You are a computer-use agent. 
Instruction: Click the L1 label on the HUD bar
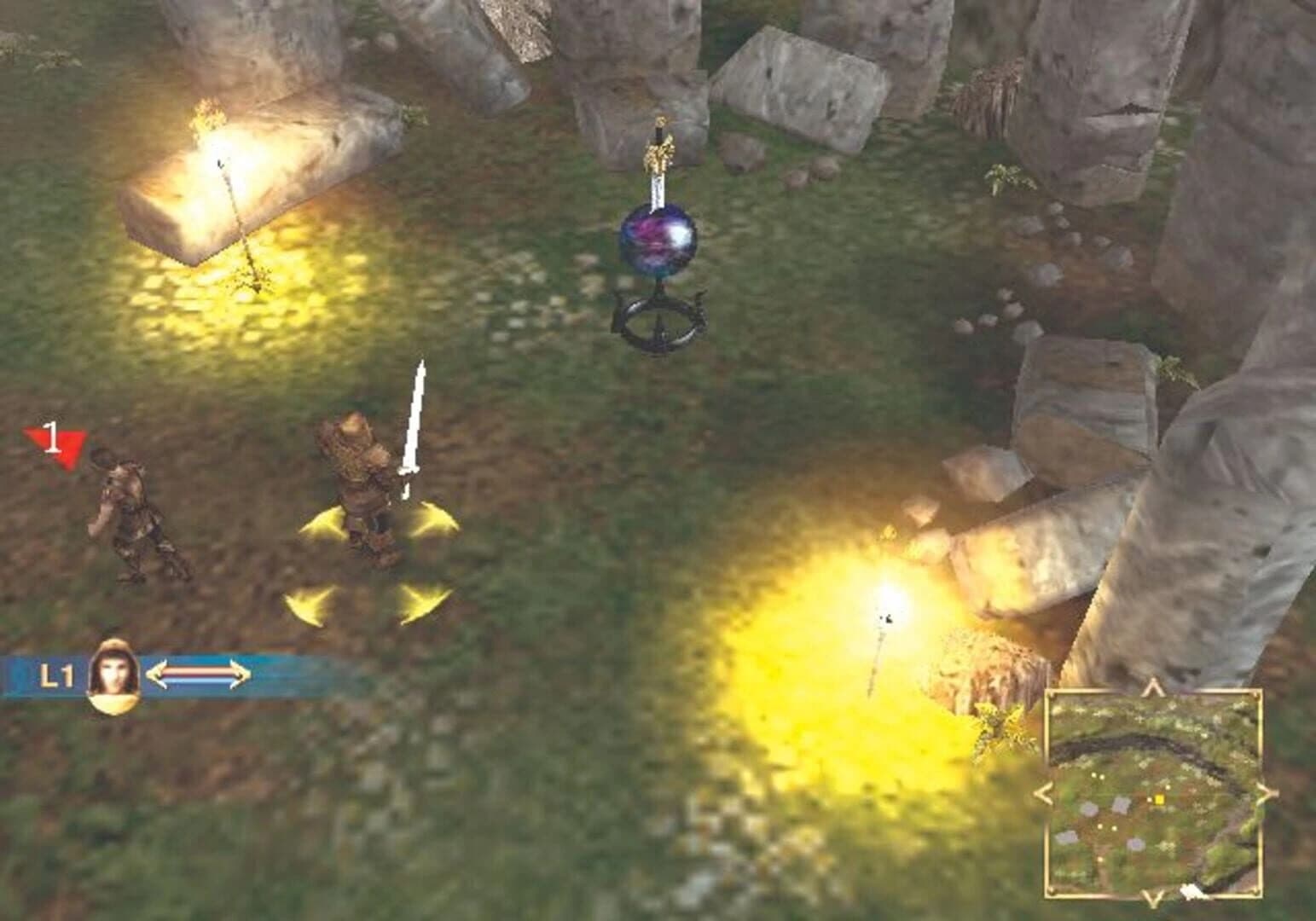pyautogui.click(x=56, y=674)
